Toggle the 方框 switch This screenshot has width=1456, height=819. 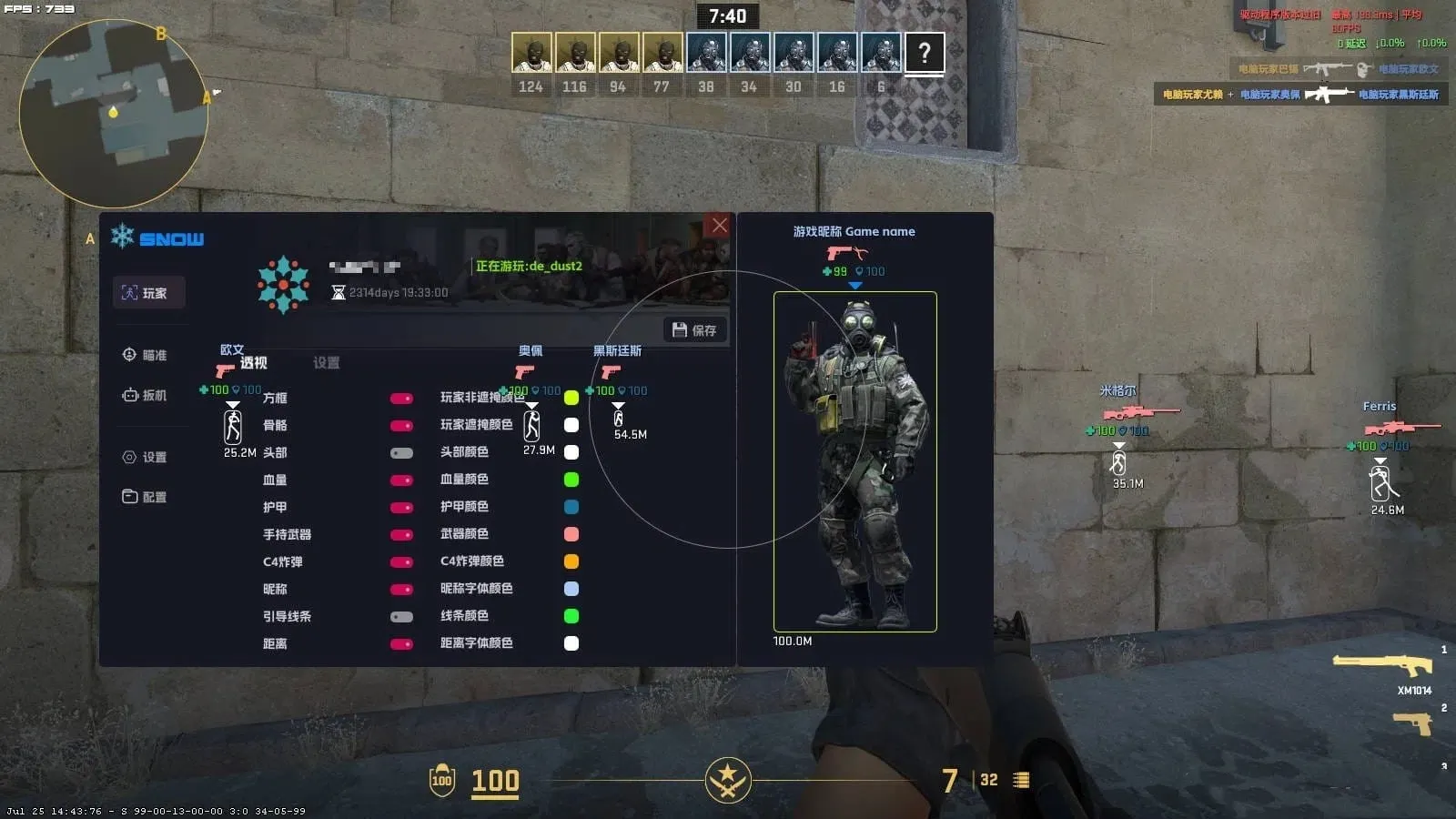401,399
